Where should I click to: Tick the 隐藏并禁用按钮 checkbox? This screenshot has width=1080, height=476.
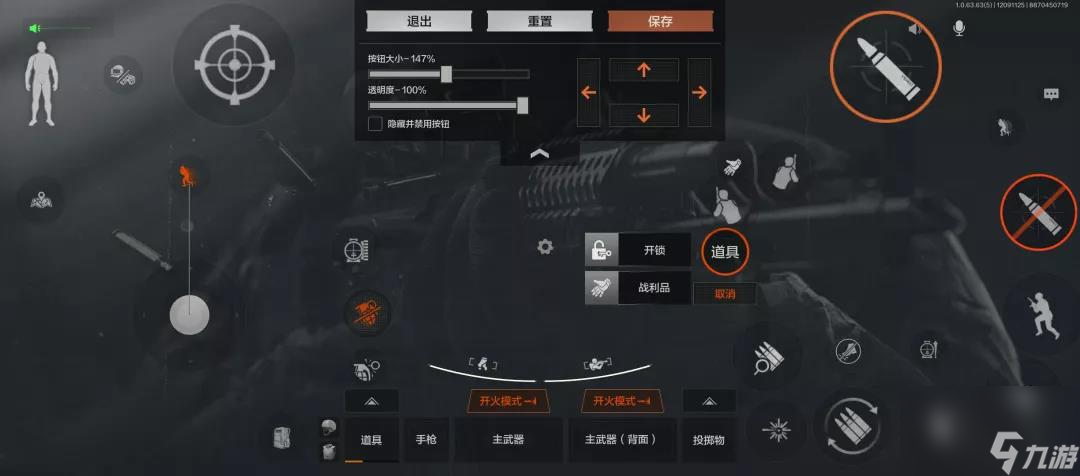pyautogui.click(x=375, y=124)
